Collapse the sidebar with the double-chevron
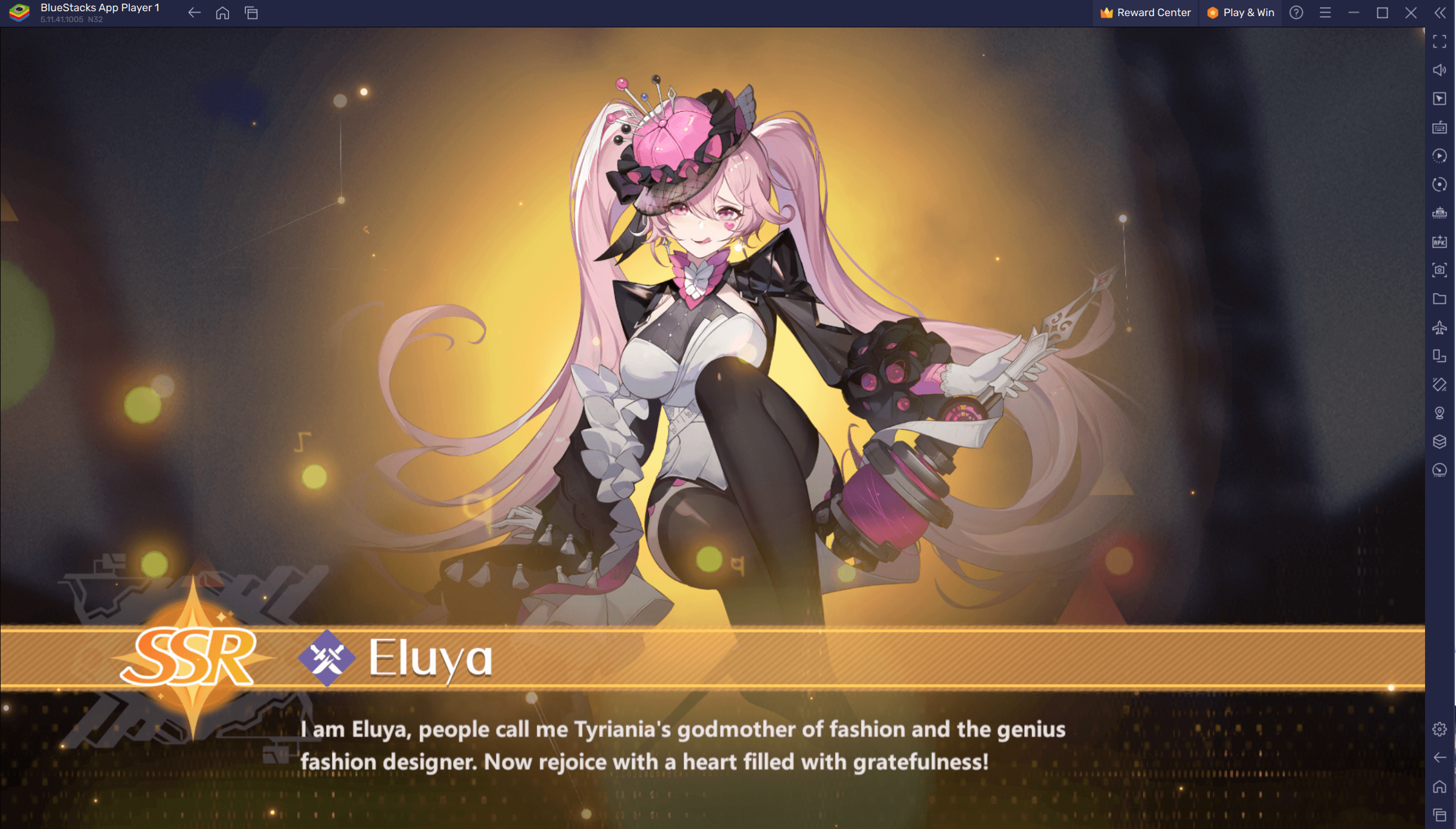Screen dimensions: 1456x829 point(1441,12)
